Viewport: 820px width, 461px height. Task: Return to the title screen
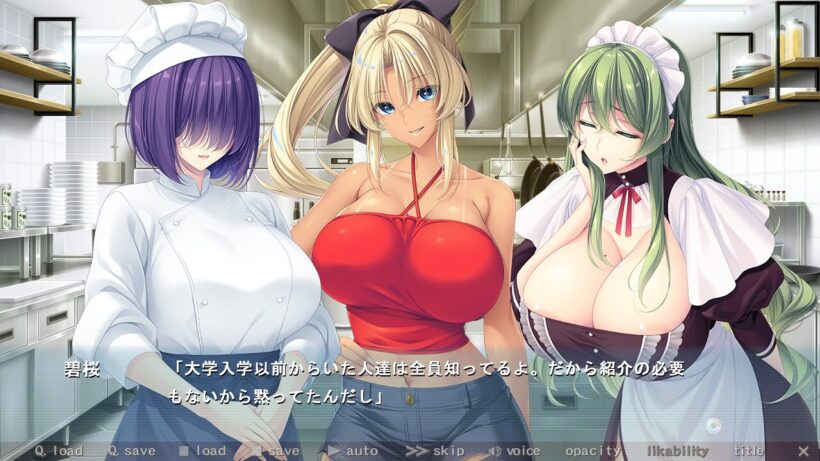click(748, 451)
